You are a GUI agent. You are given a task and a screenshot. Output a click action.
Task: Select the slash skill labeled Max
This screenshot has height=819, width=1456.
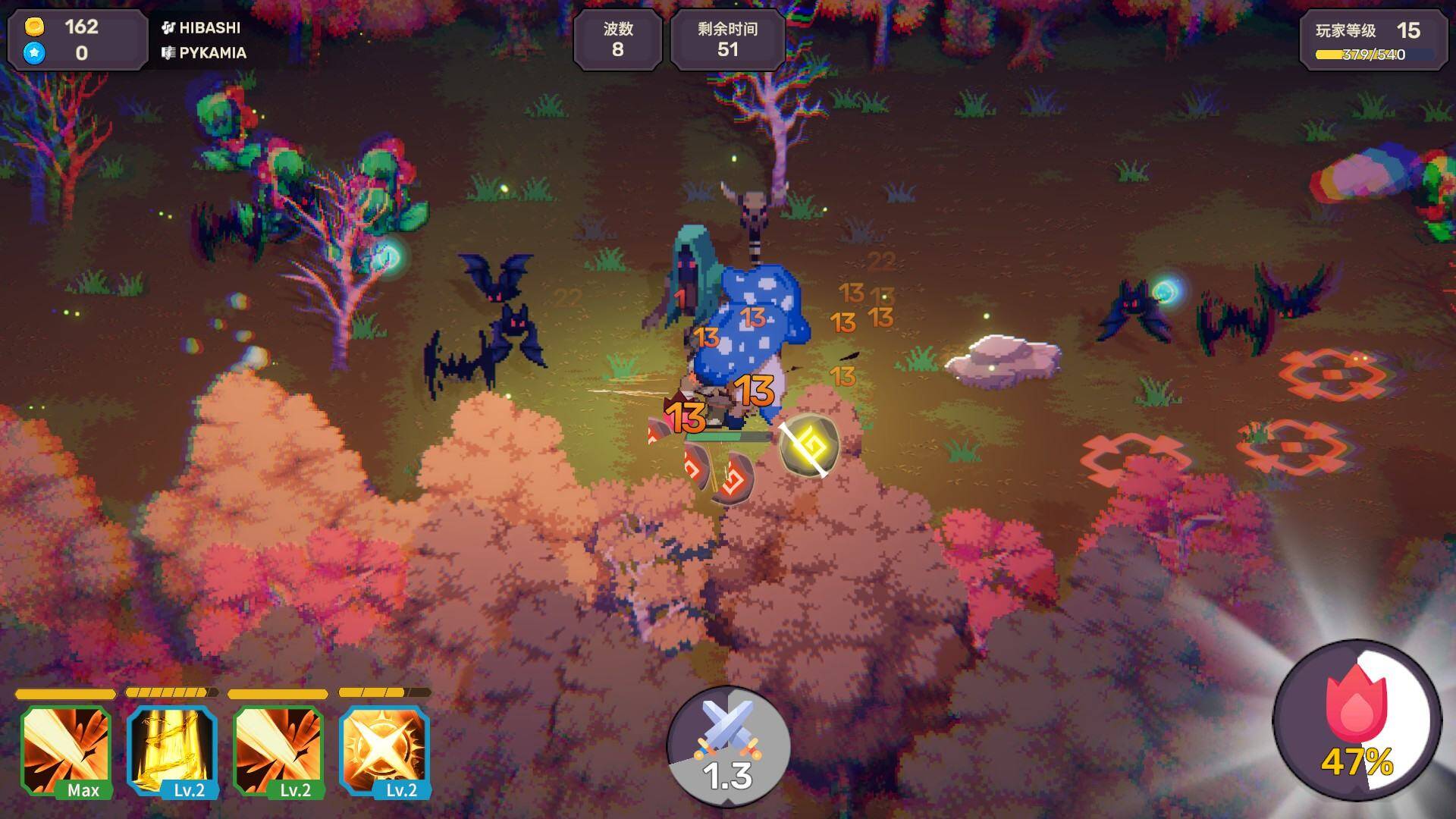click(x=66, y=749)
